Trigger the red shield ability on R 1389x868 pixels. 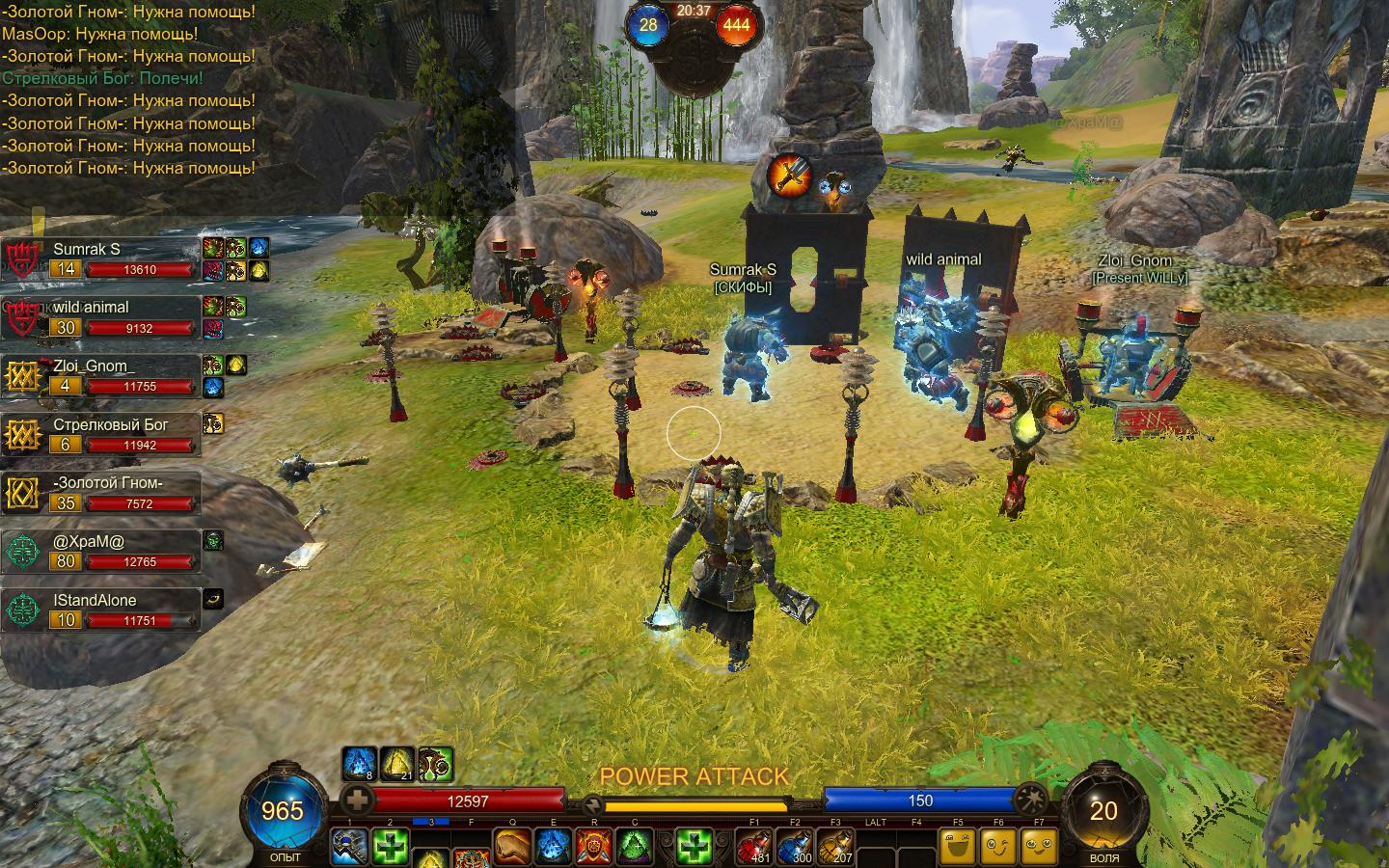pyautogui.click(x=593, y=848)
